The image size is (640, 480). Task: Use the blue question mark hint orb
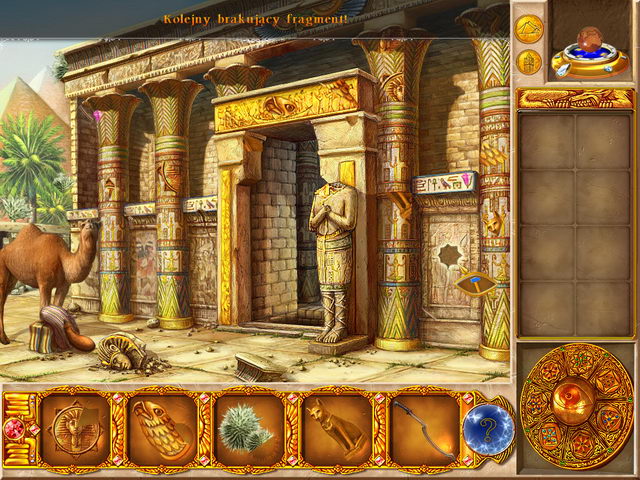pyautogui.click(x=487, y=429)
